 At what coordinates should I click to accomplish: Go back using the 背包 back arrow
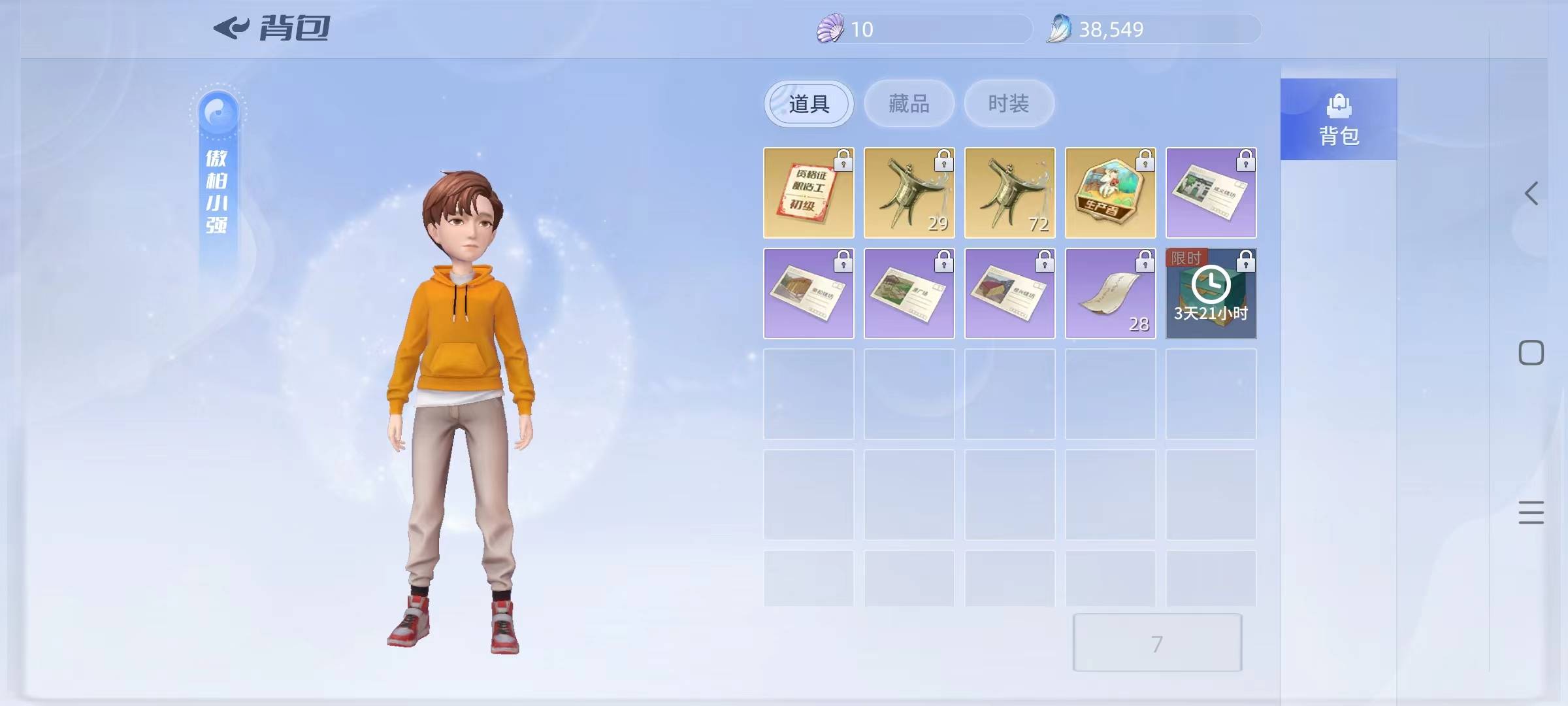pos(231,28)
